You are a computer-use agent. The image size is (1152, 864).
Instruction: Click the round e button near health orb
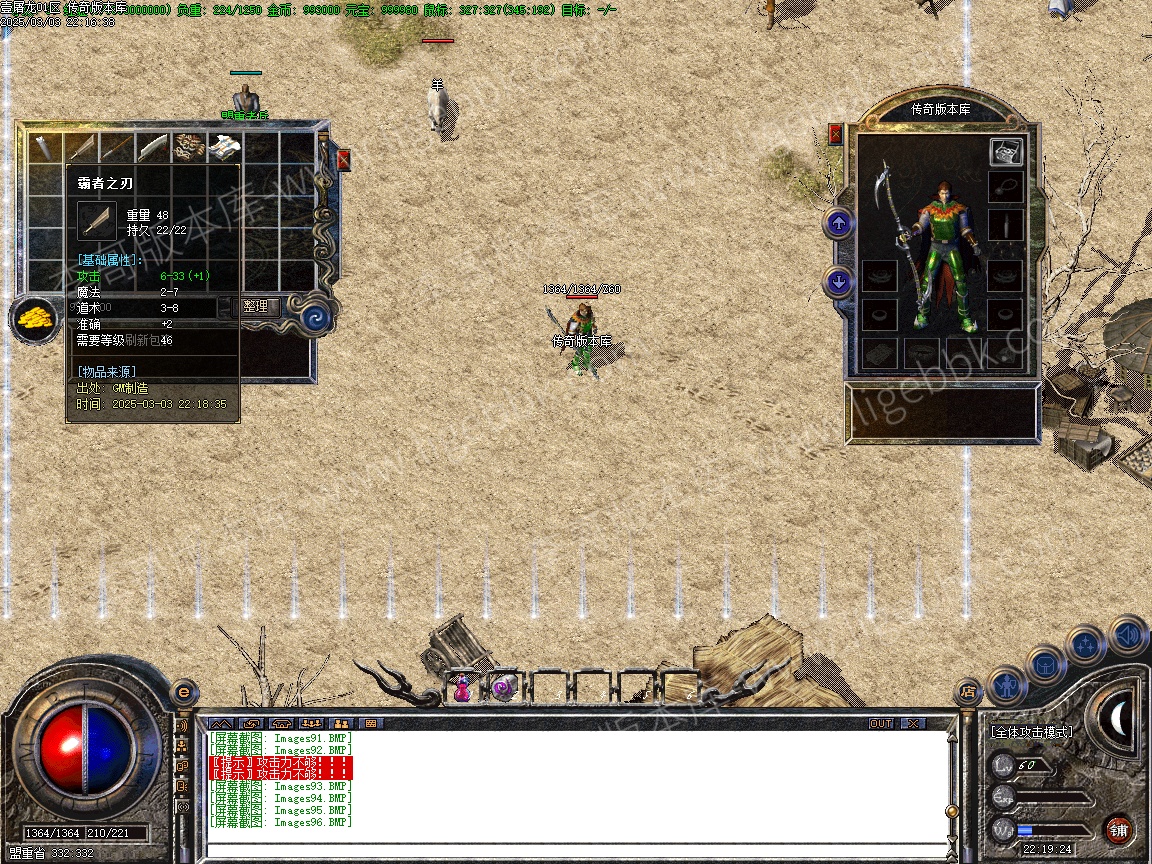click(184, 691)
